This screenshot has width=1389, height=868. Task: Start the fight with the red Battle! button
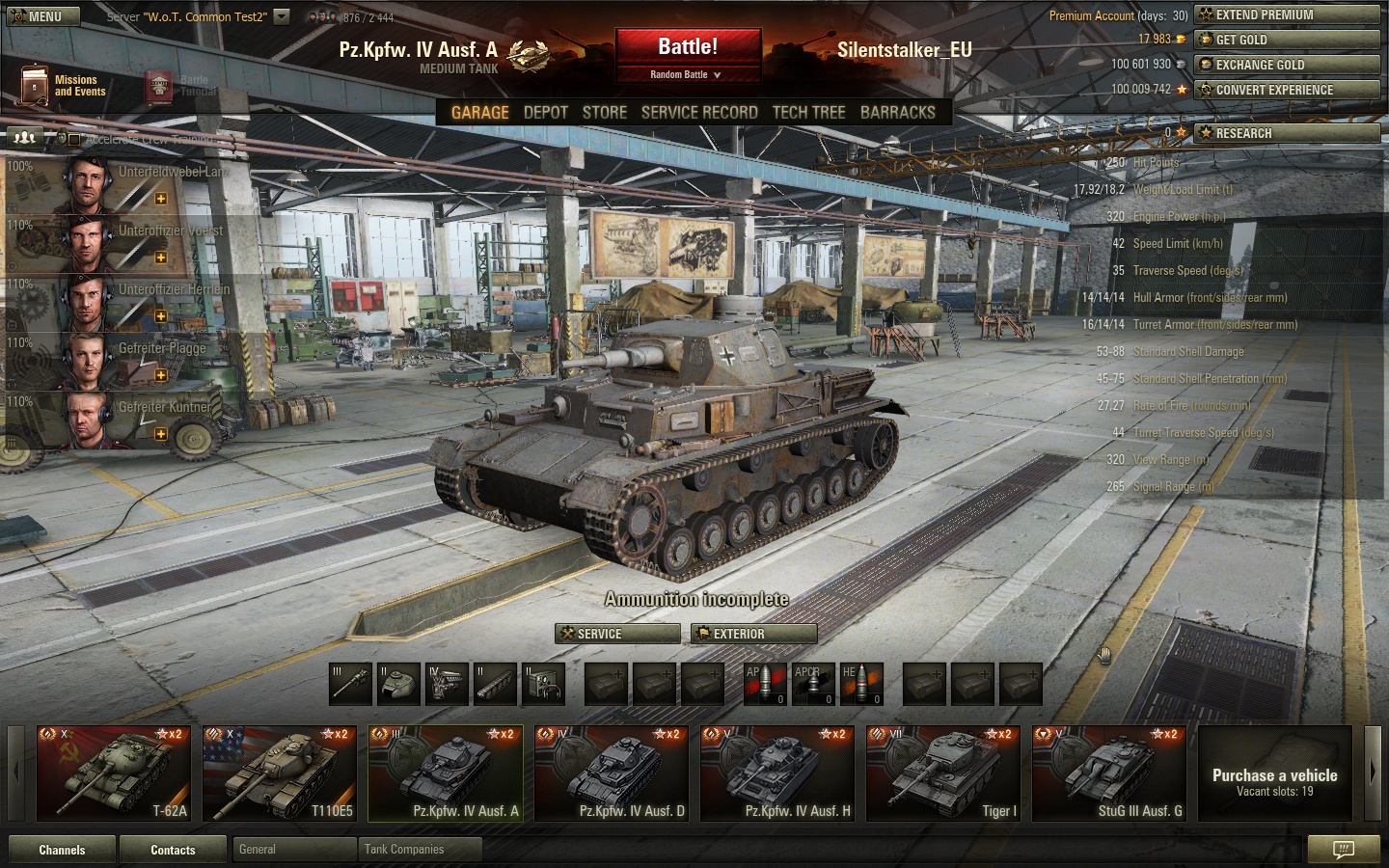click(x=687, y=47)
